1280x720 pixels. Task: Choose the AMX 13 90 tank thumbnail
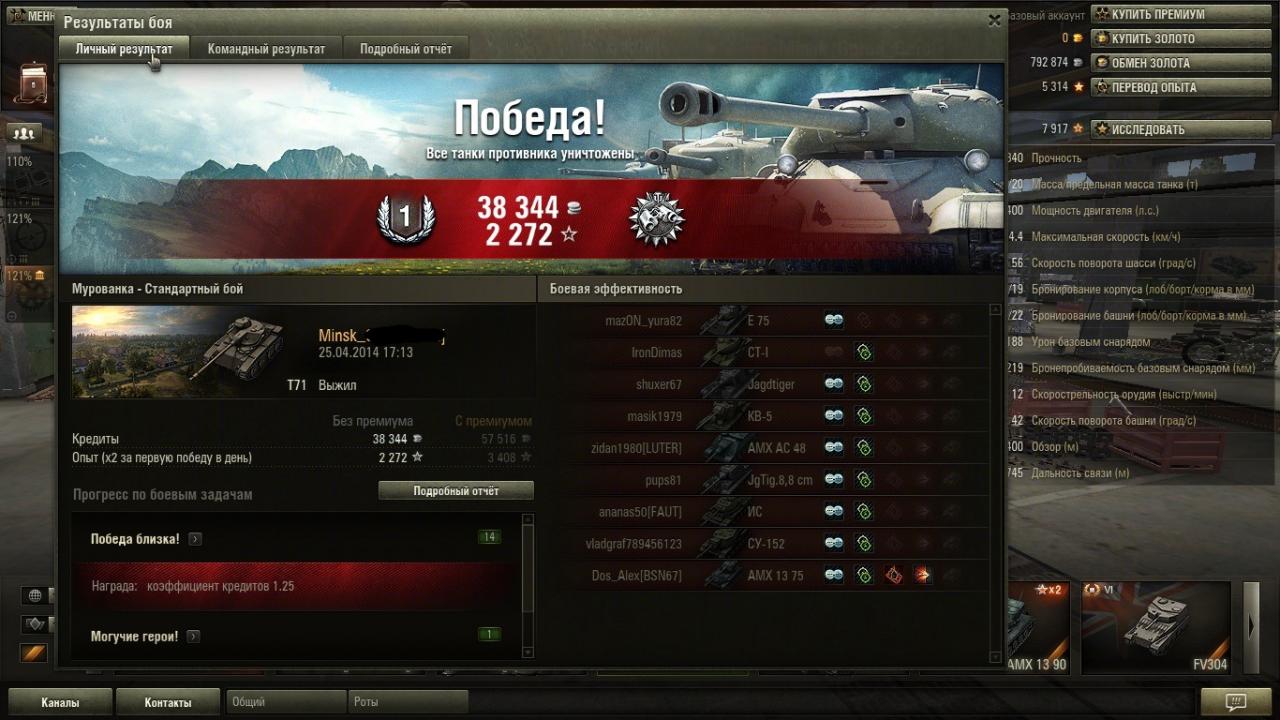(1036, 627)
